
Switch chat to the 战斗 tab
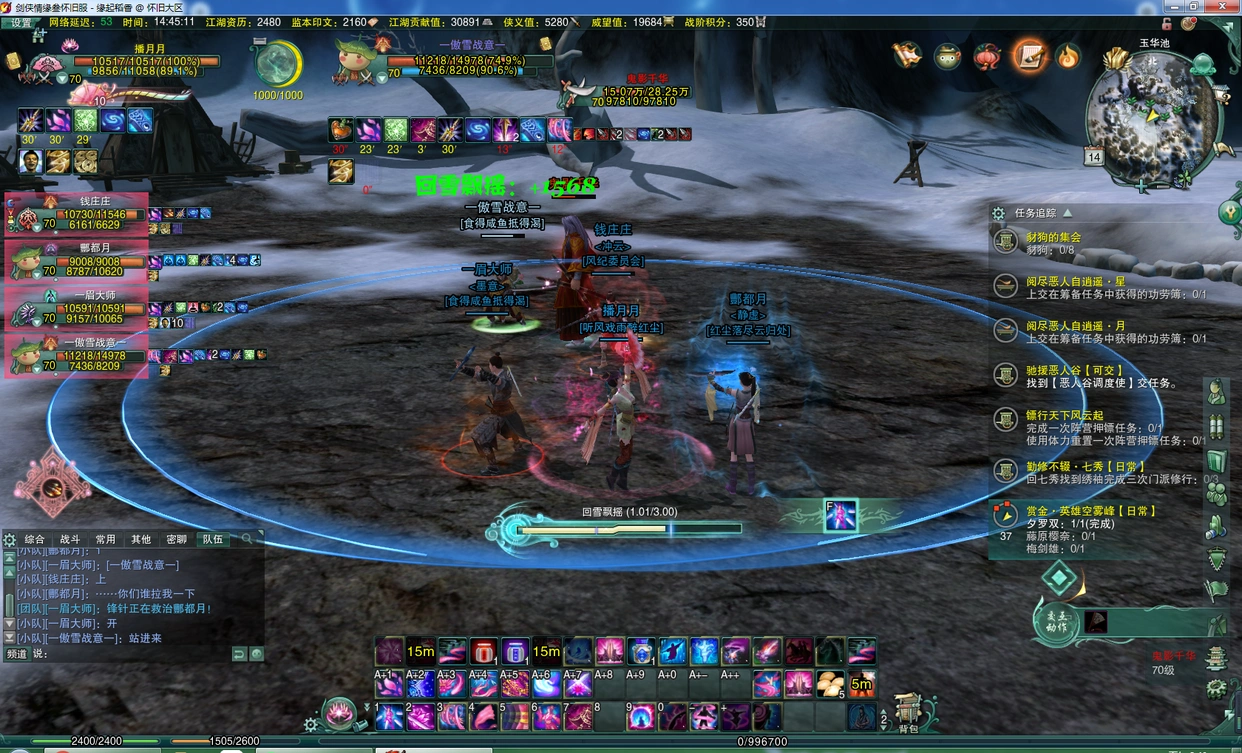(70, 539)
